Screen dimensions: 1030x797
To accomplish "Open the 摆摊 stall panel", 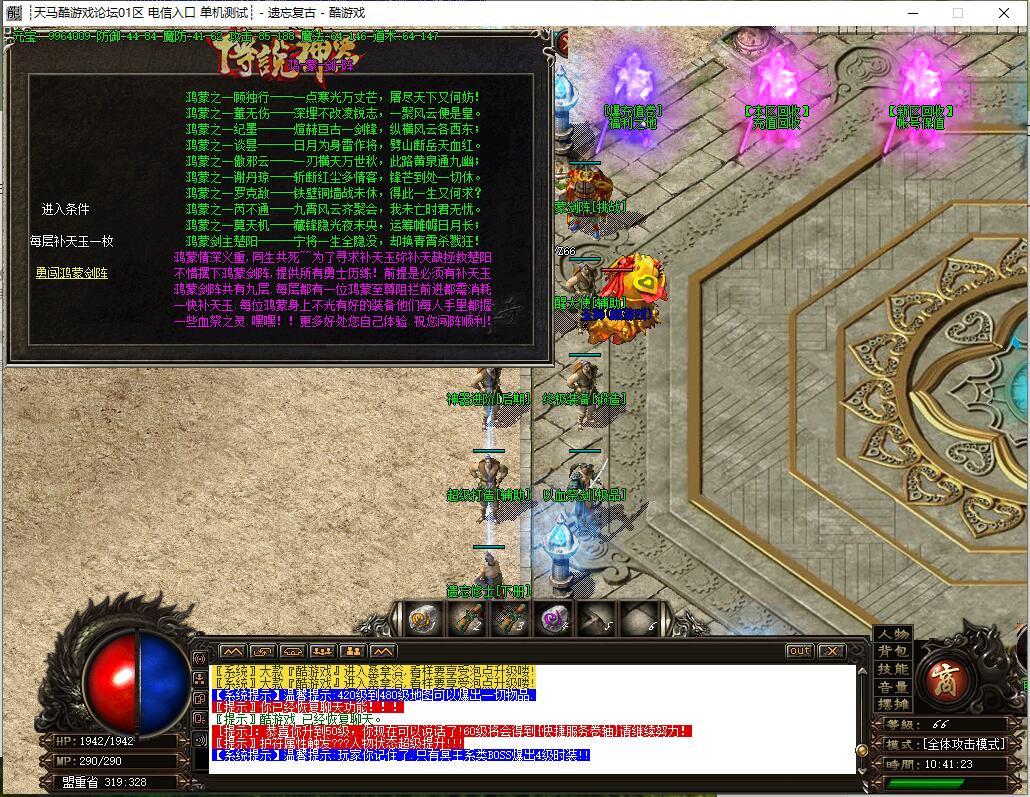I will point(893,705).
